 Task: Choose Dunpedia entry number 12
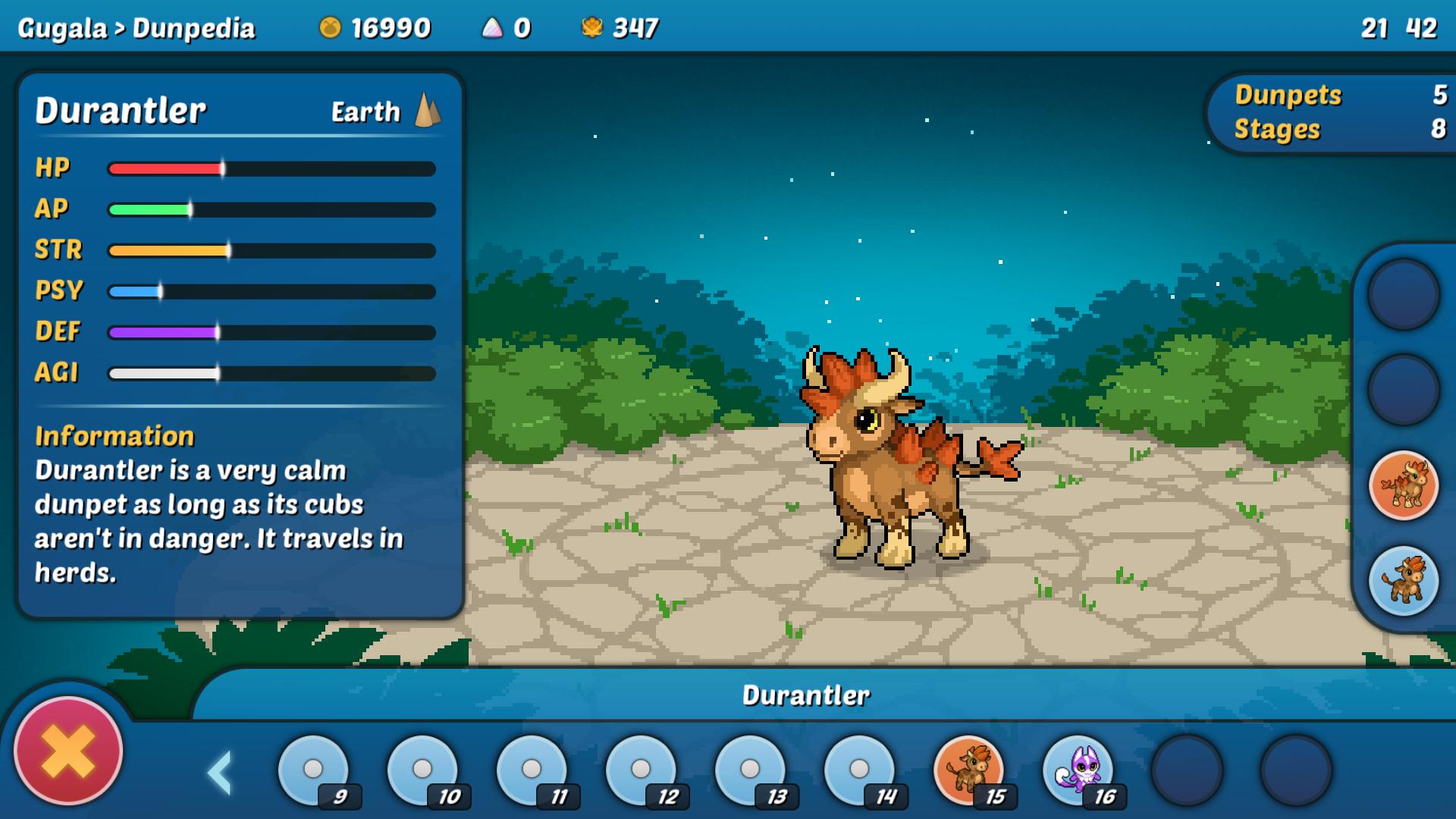coord(641,770)
